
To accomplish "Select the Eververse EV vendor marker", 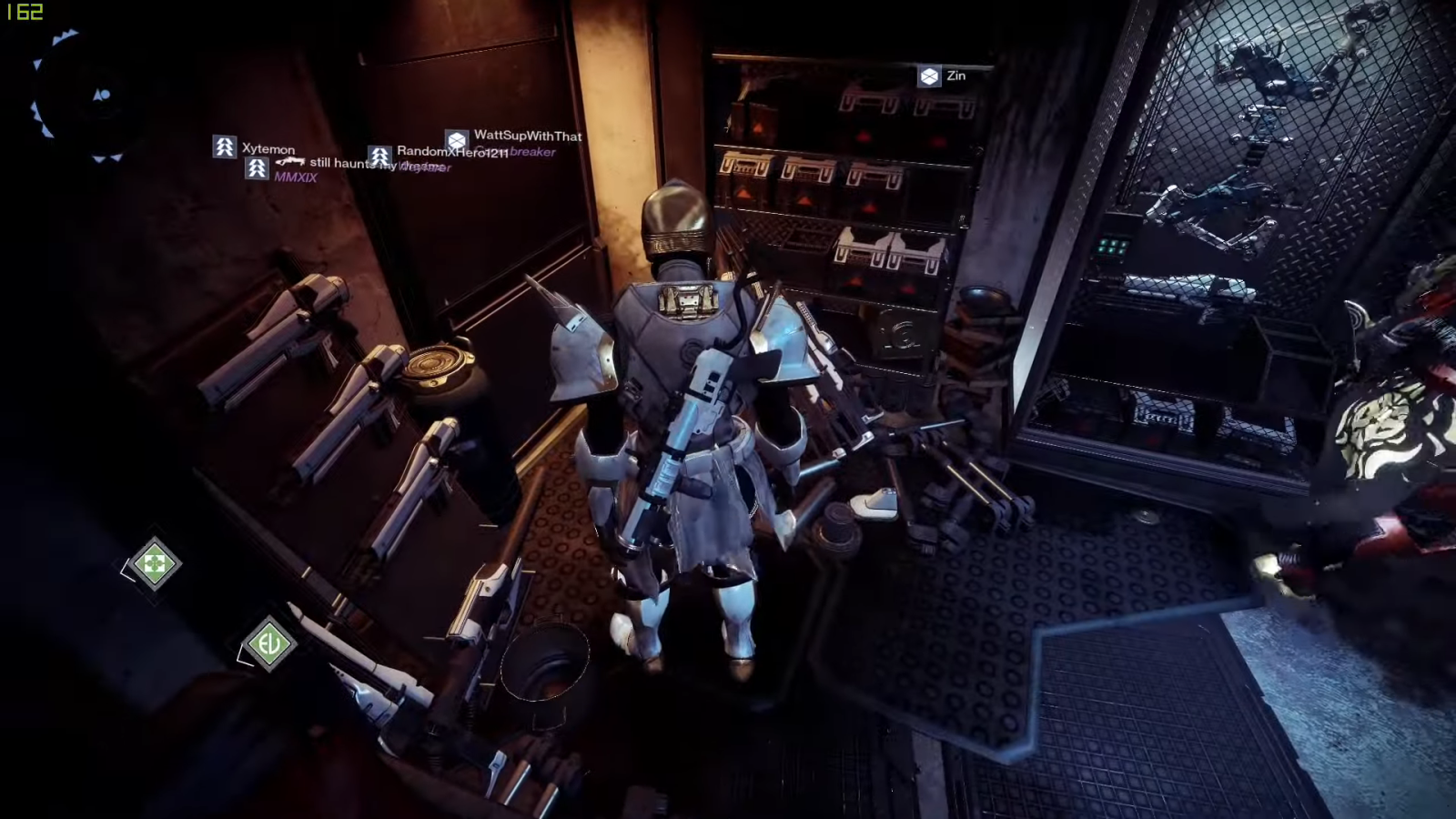I will 268,644.
